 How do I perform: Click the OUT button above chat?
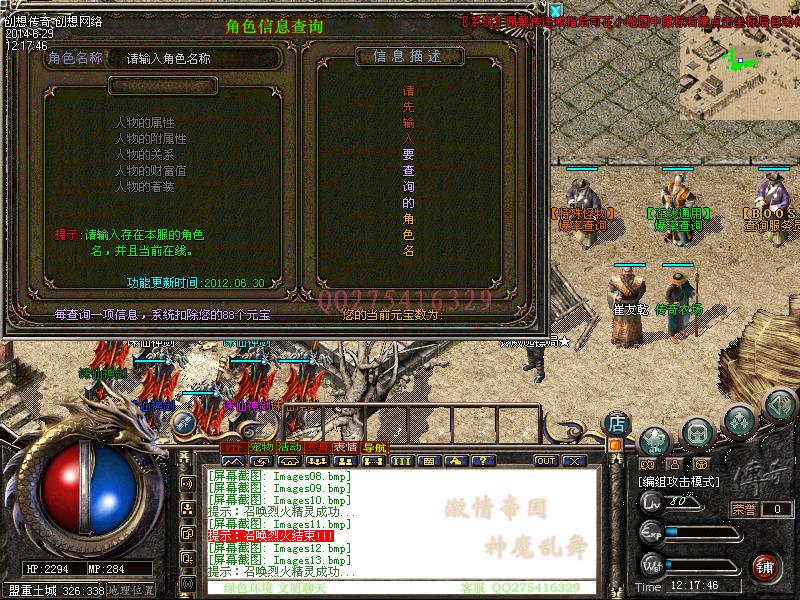click(x=546, y=461)
